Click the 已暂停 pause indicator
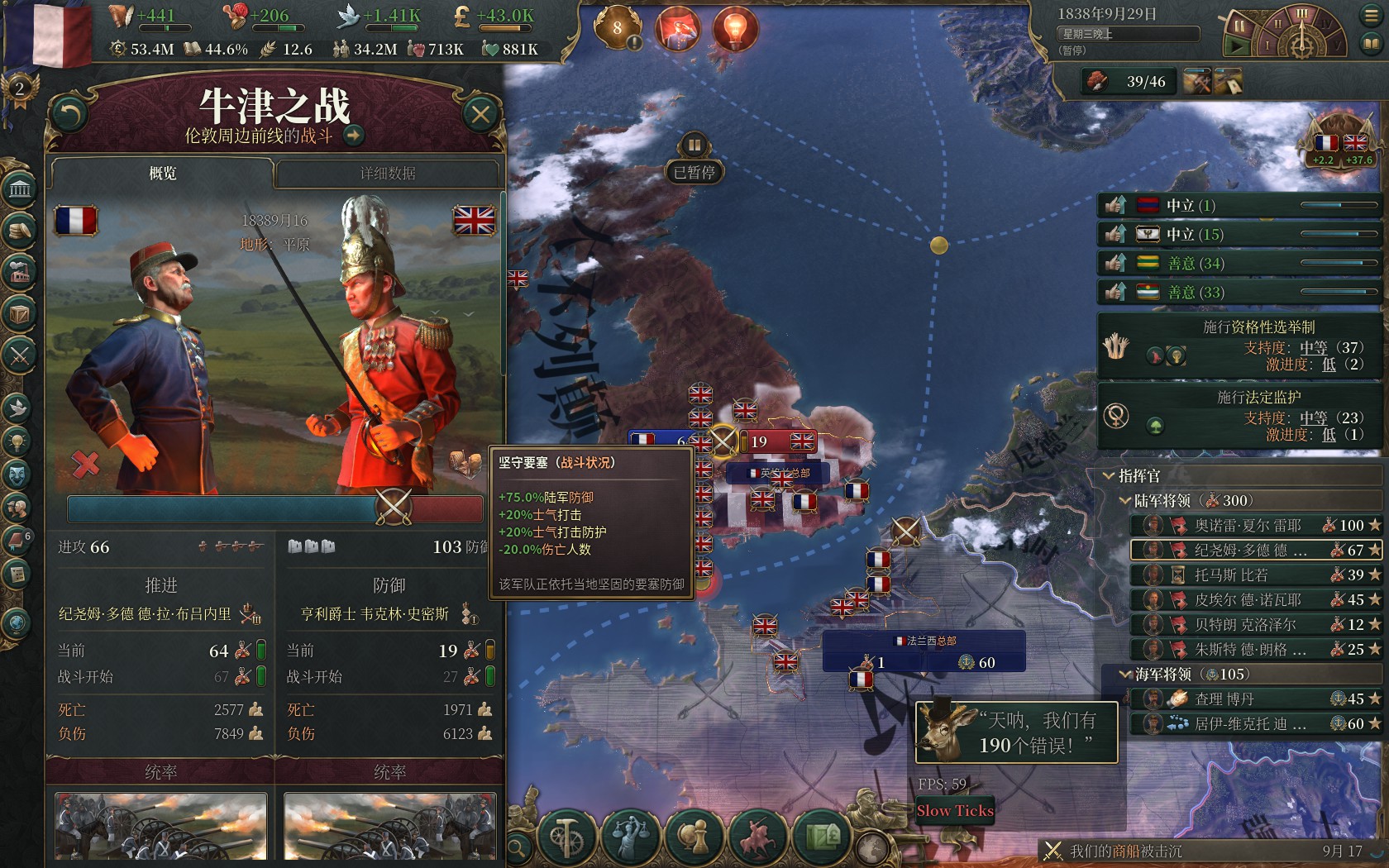This screenshot has height=868, width=1389. coord(694,172)
